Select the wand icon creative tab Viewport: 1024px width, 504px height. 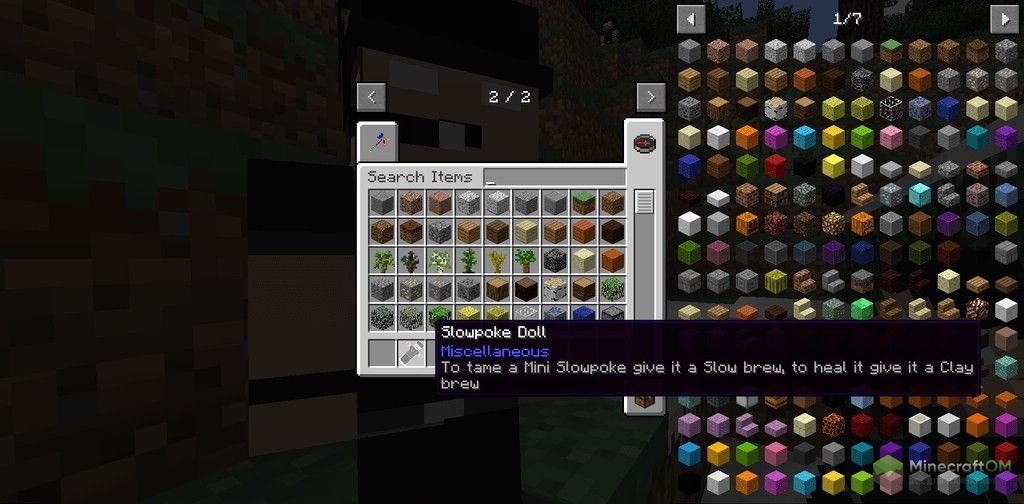378,143
